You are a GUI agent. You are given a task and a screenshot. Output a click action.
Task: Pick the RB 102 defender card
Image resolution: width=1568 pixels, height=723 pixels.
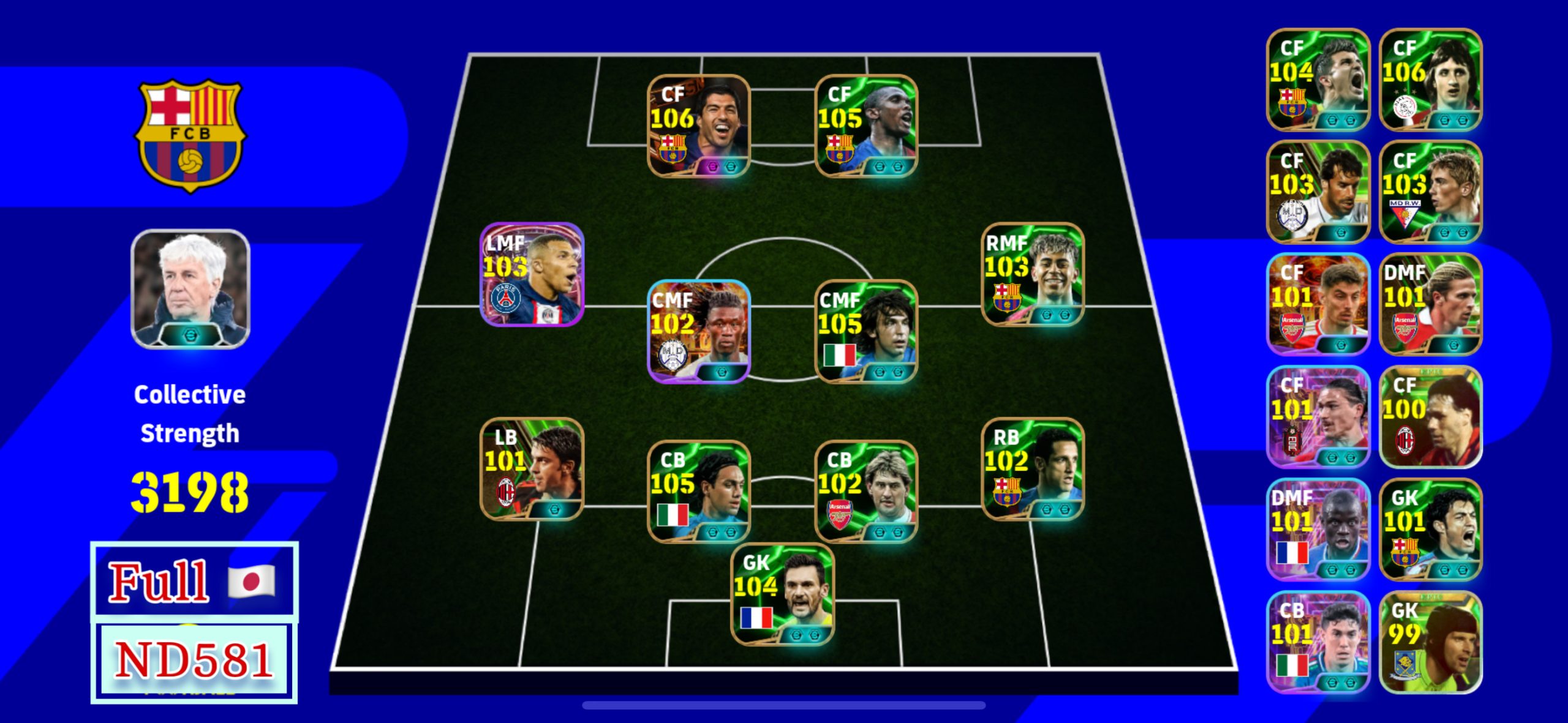click(x=1033, y=469)
